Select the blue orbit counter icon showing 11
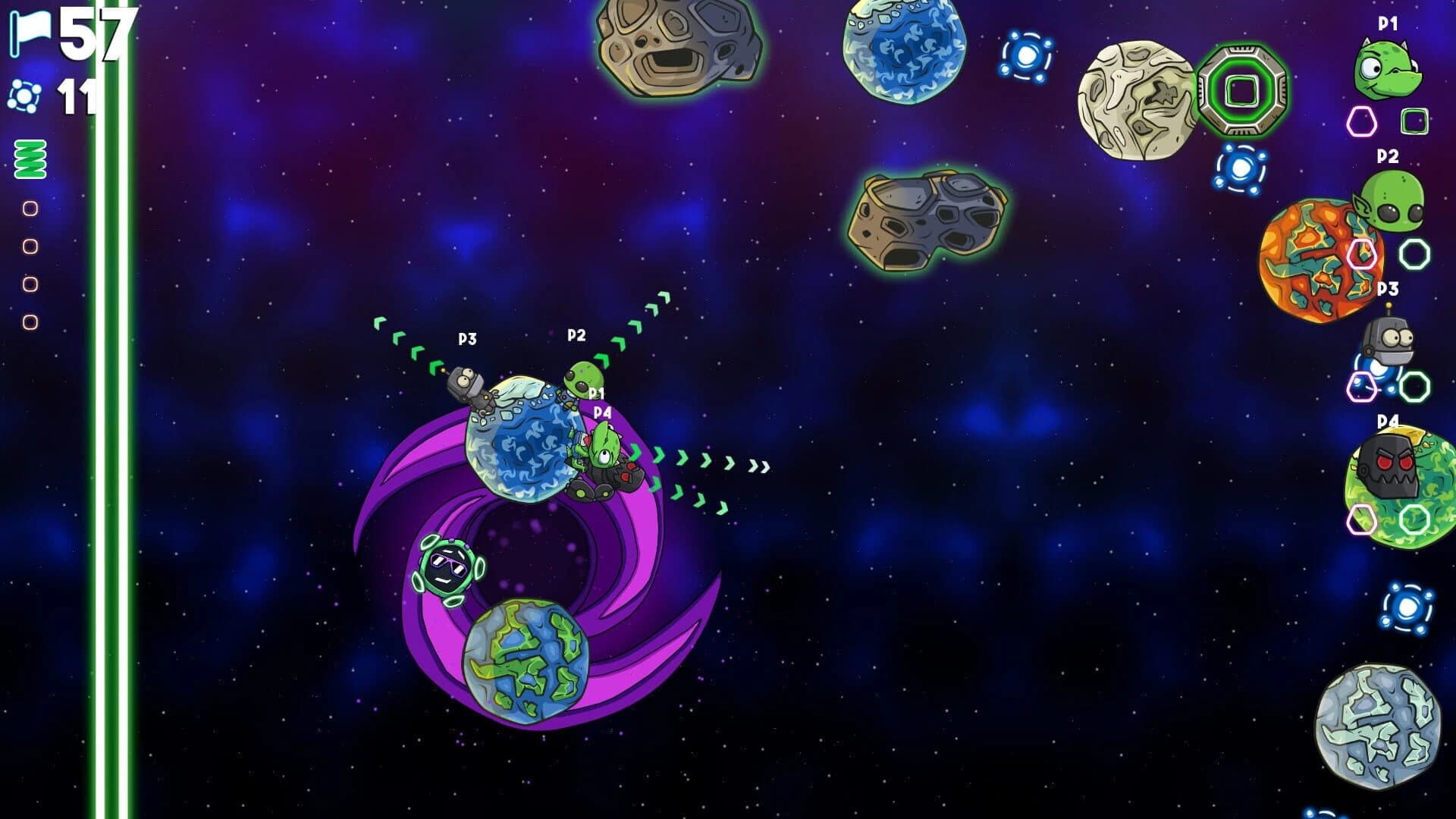Viewport: 1456px width, 819px height. (24, 96)
